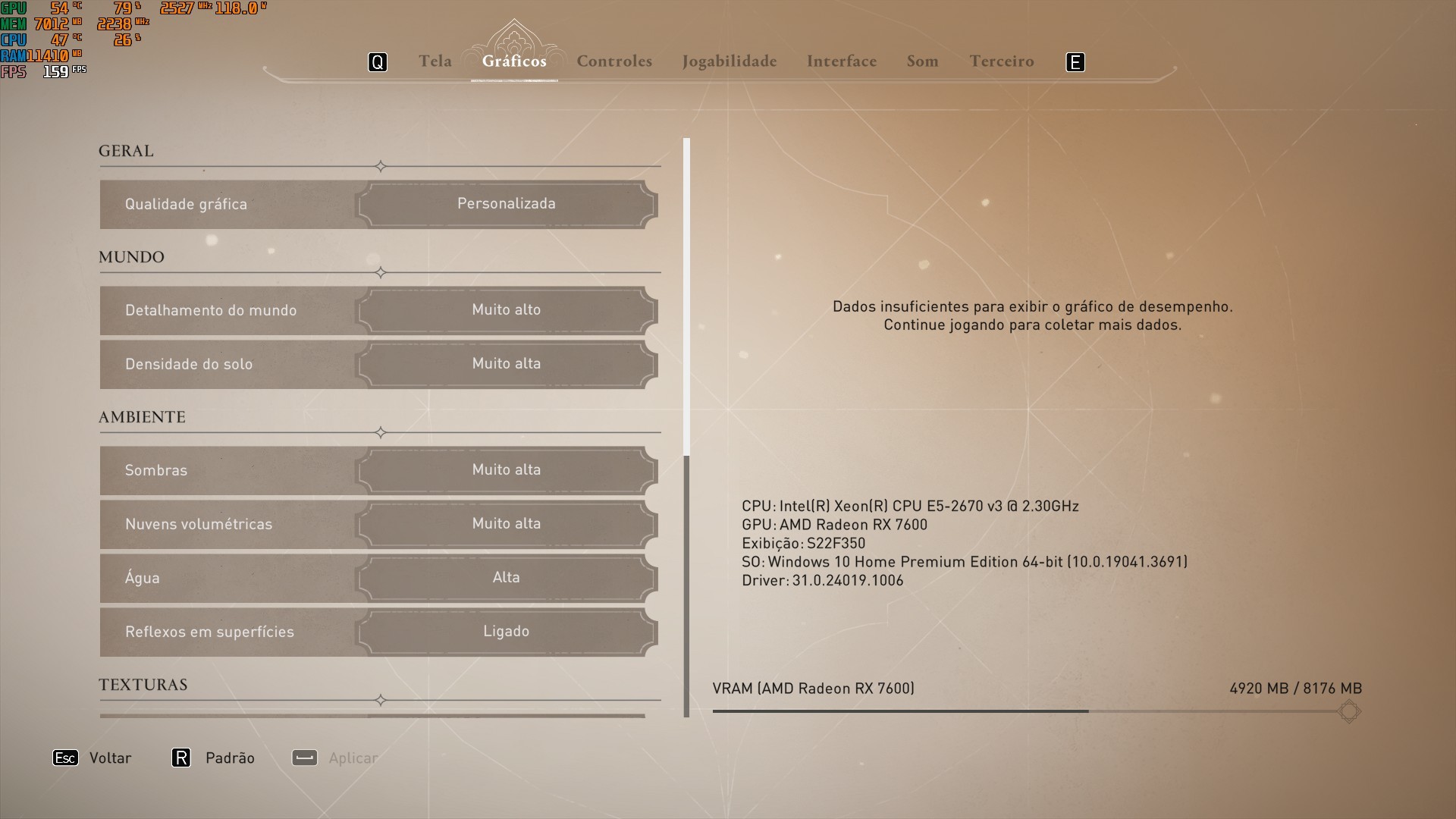Show the Interface settings tab
Viewport: 1456px width, 819px height.
click(x=841, y=61)
